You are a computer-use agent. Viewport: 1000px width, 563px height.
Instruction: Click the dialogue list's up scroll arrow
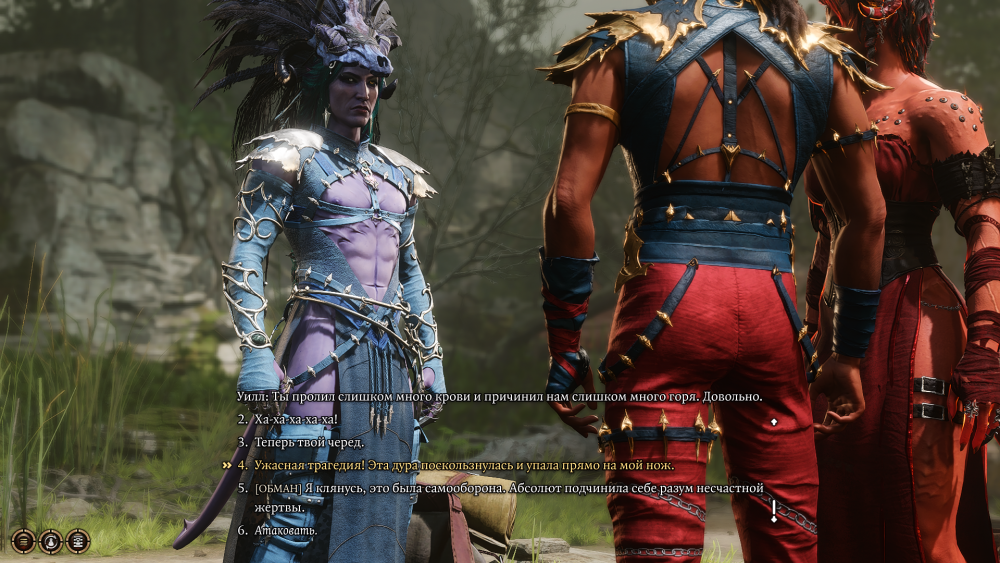coord(773,422)
